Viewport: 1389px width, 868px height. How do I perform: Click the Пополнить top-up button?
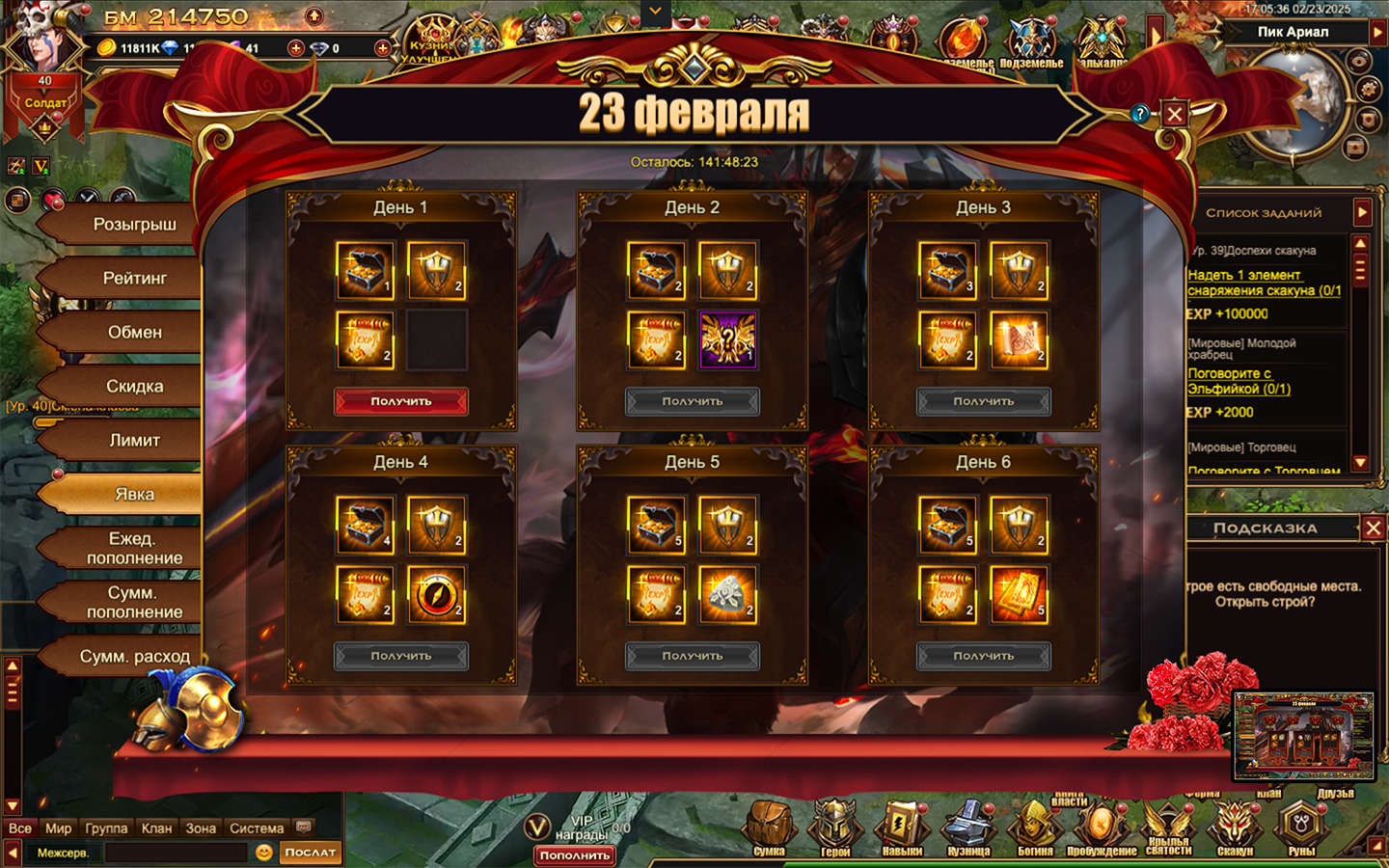click(x=575, y=855)
